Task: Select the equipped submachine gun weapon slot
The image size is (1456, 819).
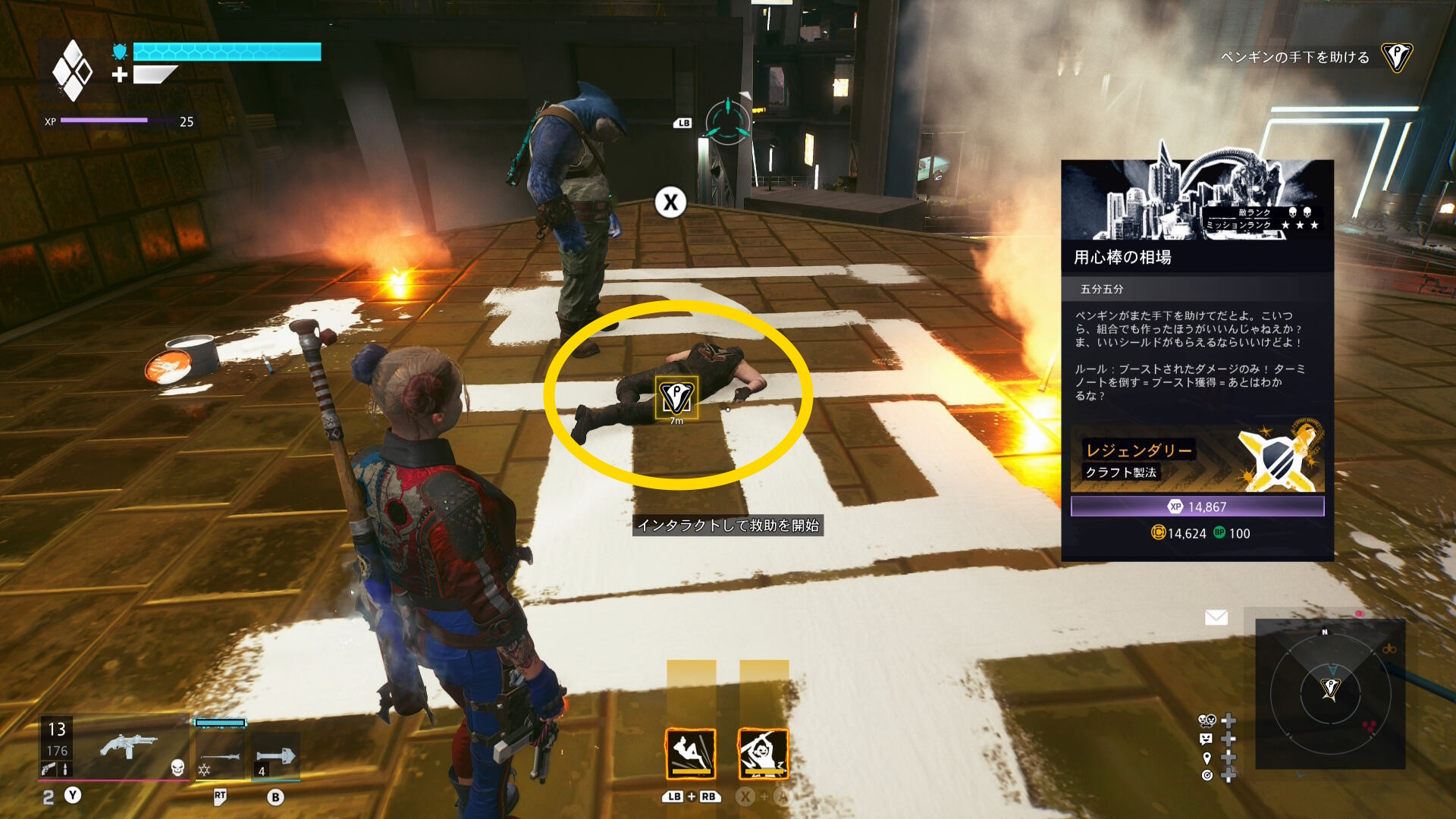Action: [x=127, y=747]
